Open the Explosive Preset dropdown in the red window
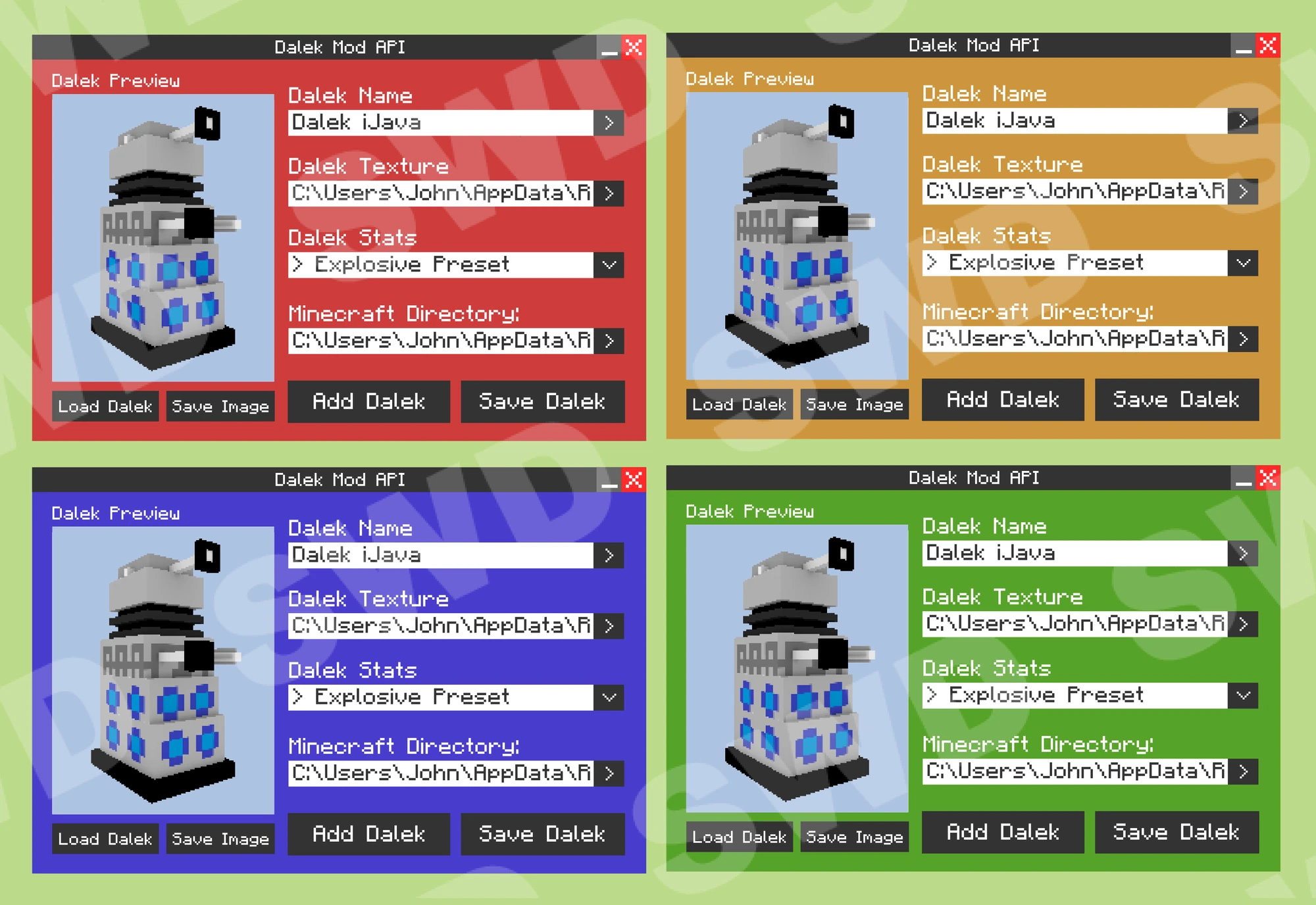This screenshot has width=1316, height=905. (609, 265)
